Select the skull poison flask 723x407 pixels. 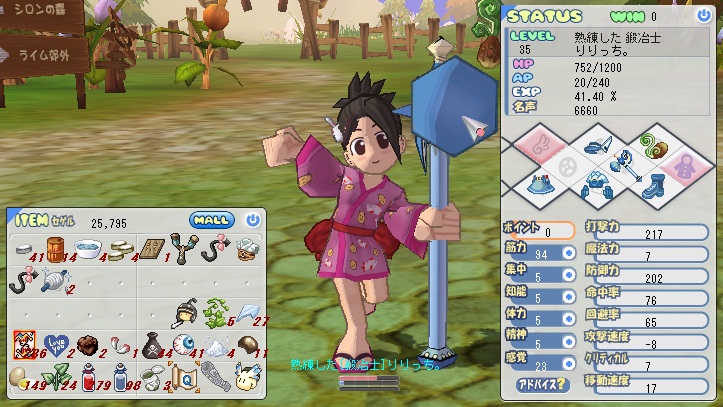(x=151, y=345)
